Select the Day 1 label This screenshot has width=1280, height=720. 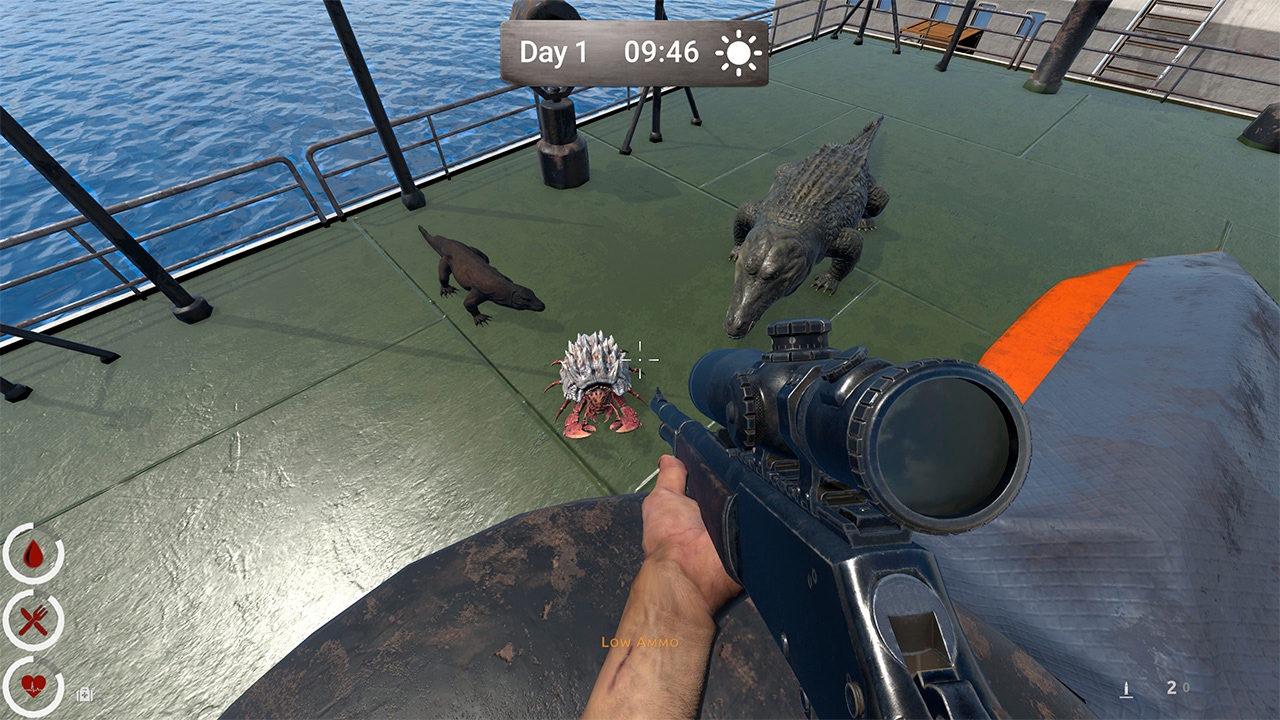click(x=555, y=54)
